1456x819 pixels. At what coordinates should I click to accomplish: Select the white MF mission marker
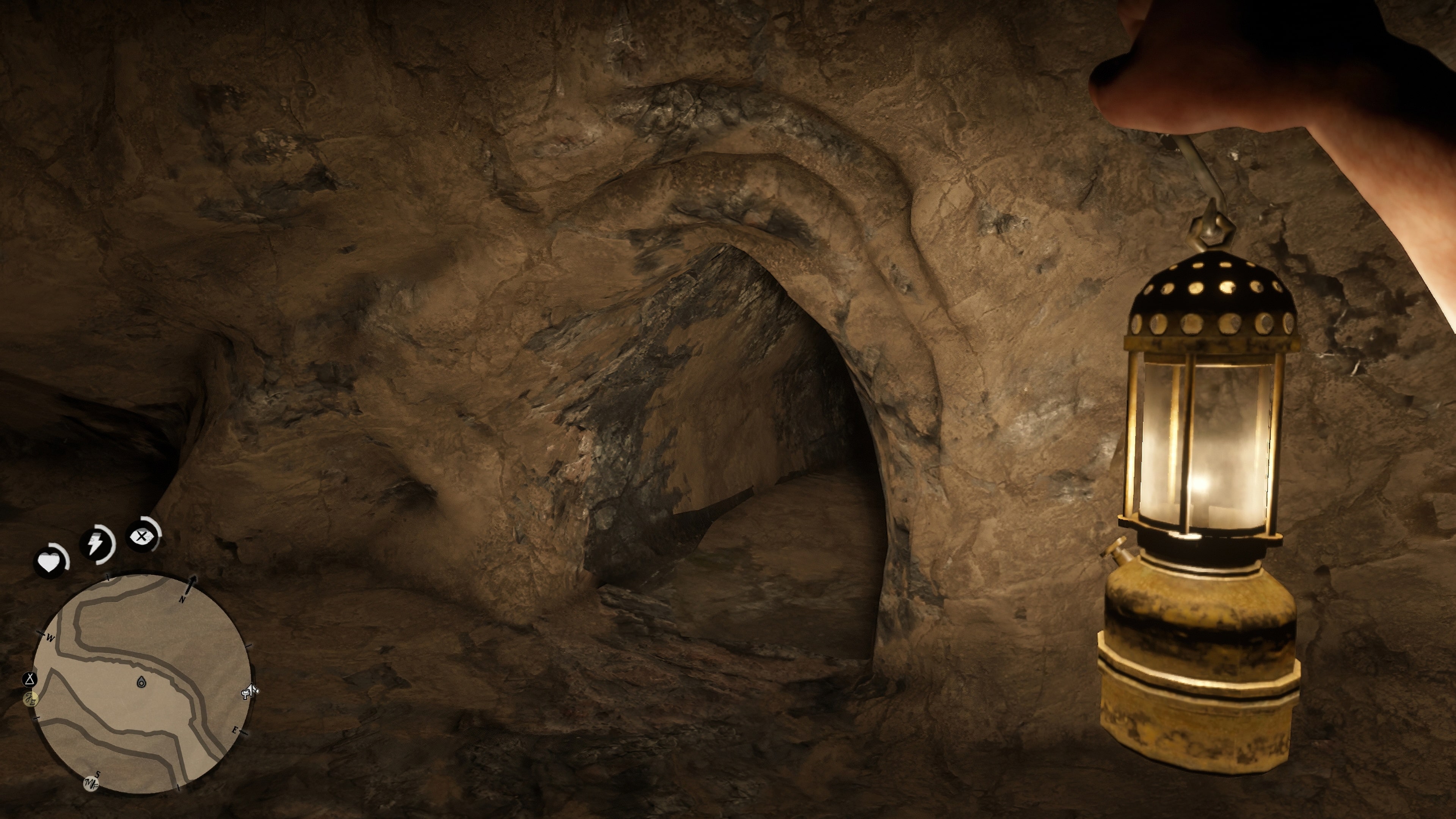click(x=91, y=784)
